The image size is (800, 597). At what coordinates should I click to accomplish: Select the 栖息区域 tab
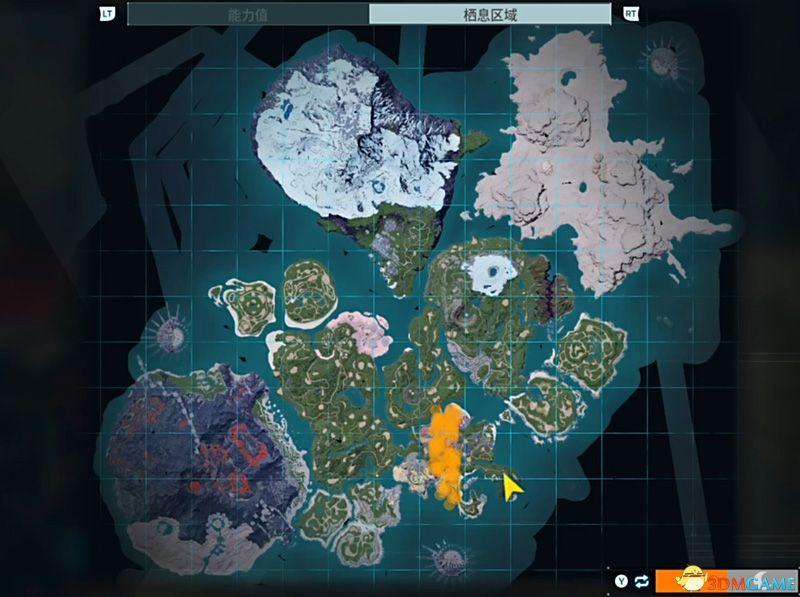[490, 14]
